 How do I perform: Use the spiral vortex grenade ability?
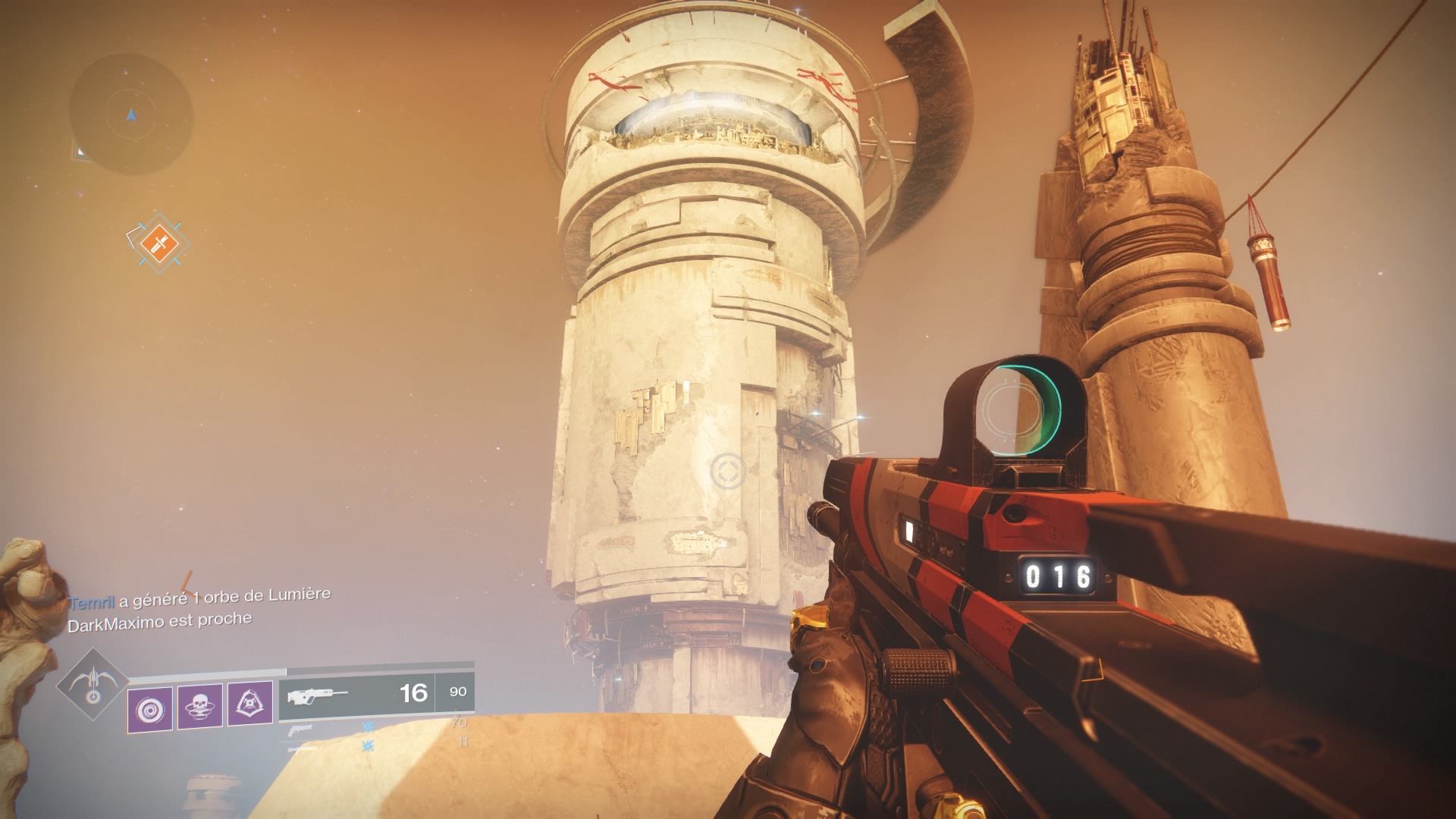tap(149, 710)
